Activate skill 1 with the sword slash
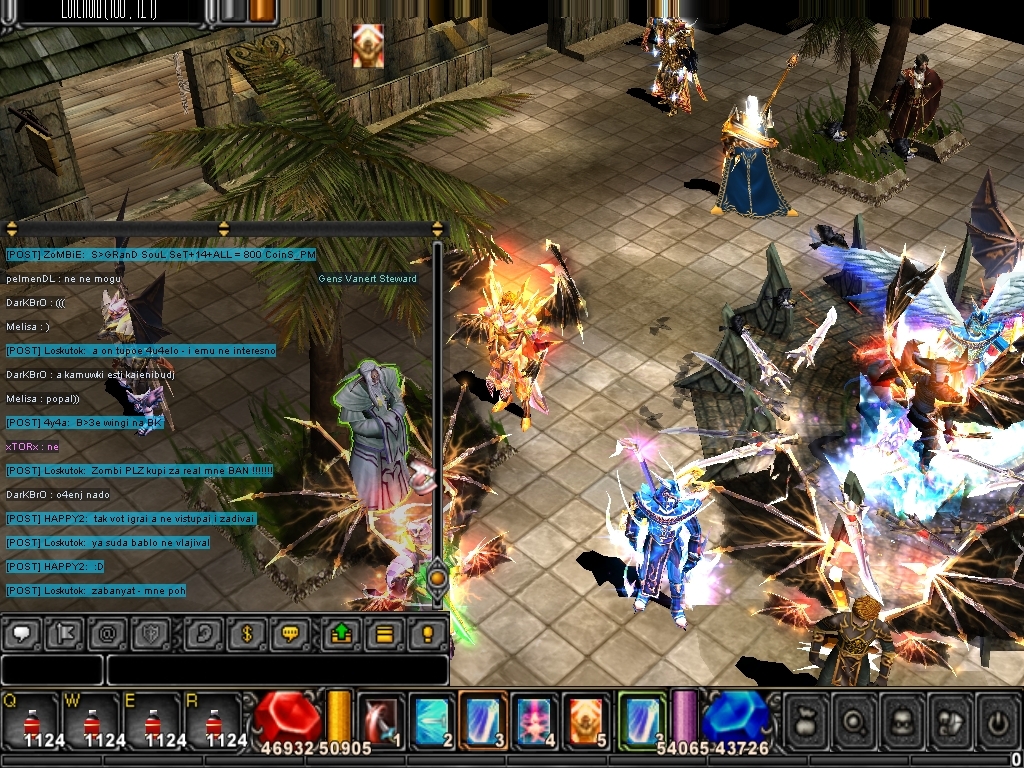 tap(381, 720)
